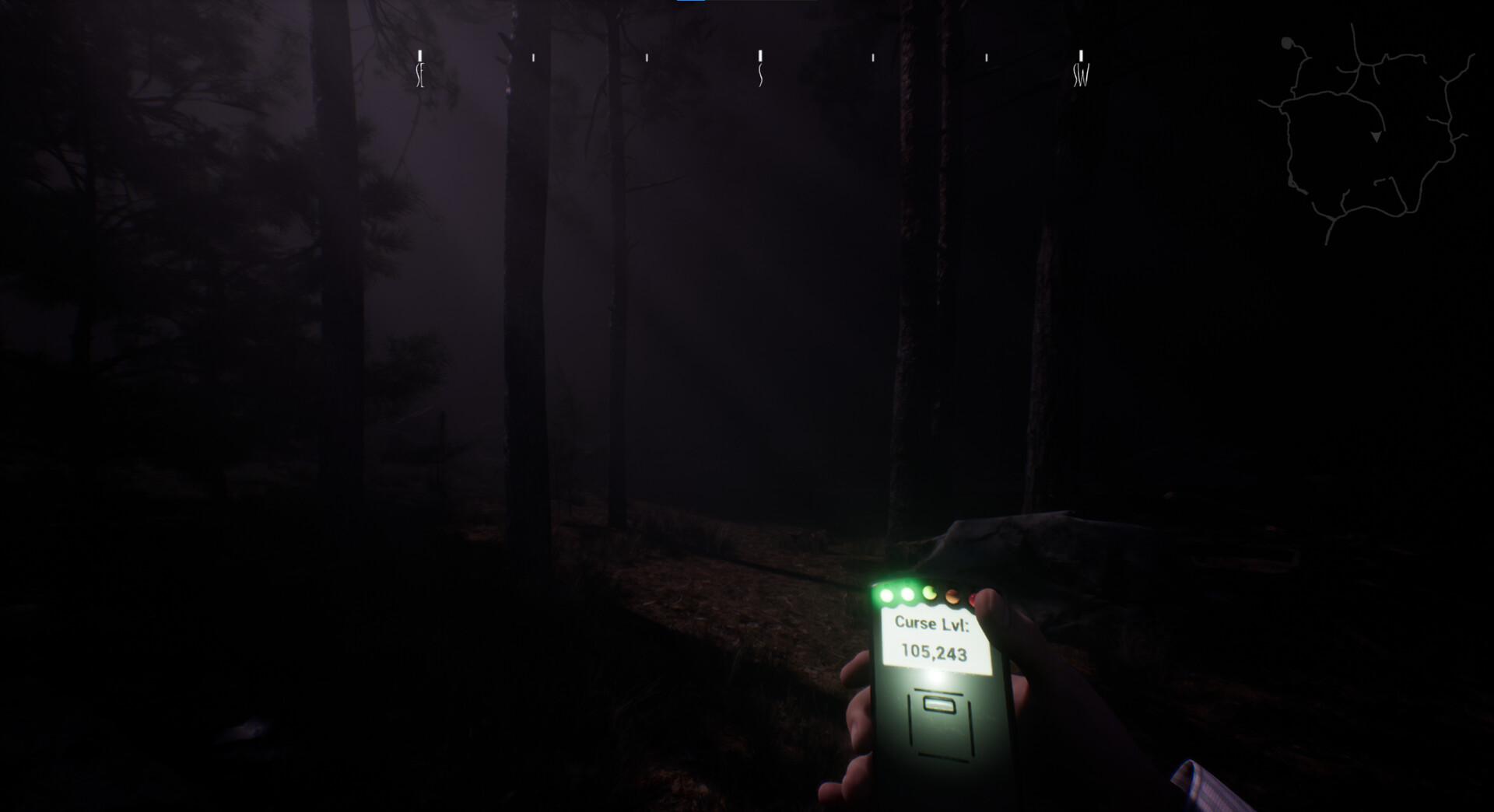Click the Curse Lvl label on the display
The width and height of the screenshot is (1494, 812).
pyautogui.click(x=933, y=623)
